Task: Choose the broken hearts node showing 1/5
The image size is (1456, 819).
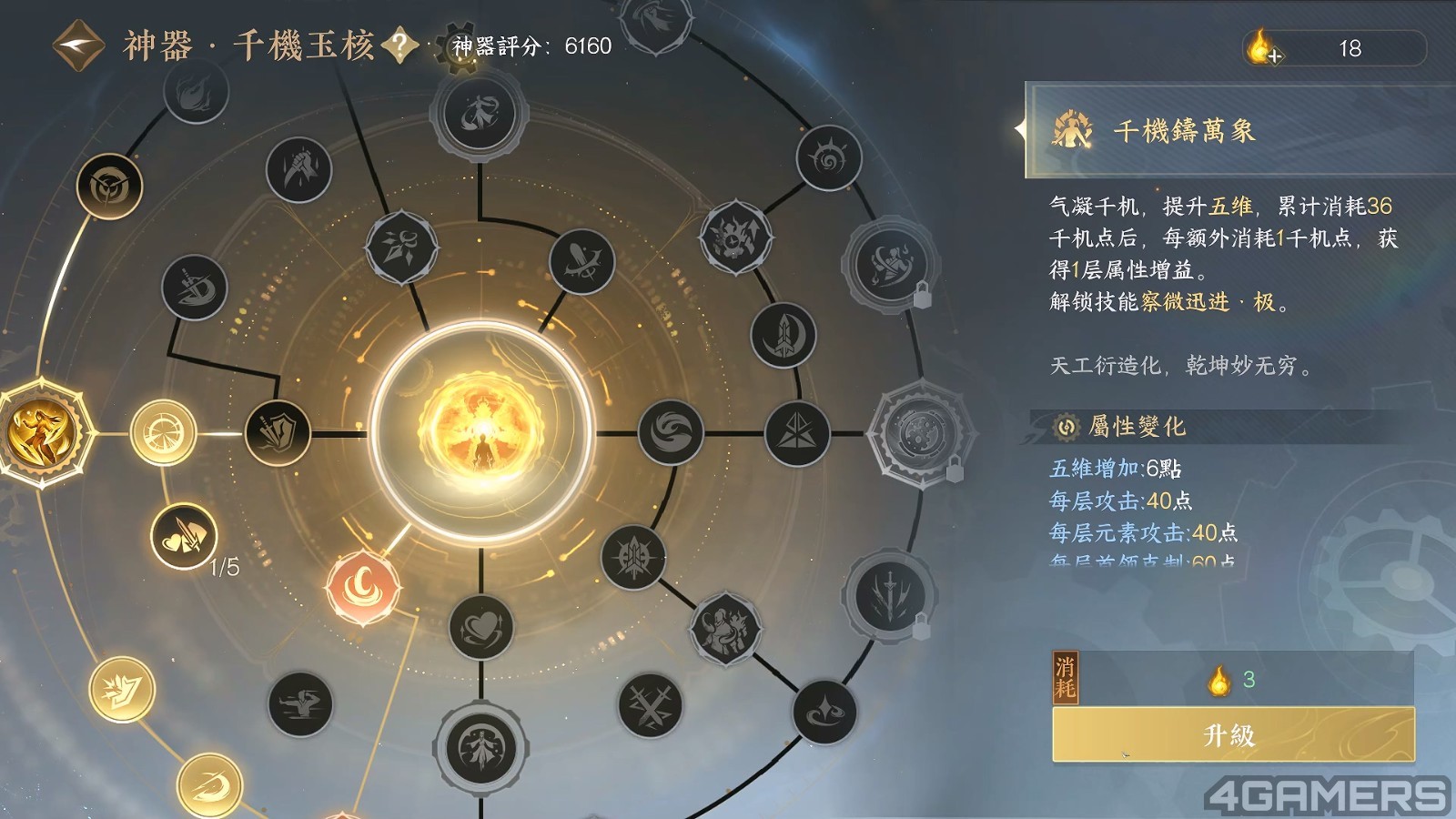Action: click(x=184, y=537)
